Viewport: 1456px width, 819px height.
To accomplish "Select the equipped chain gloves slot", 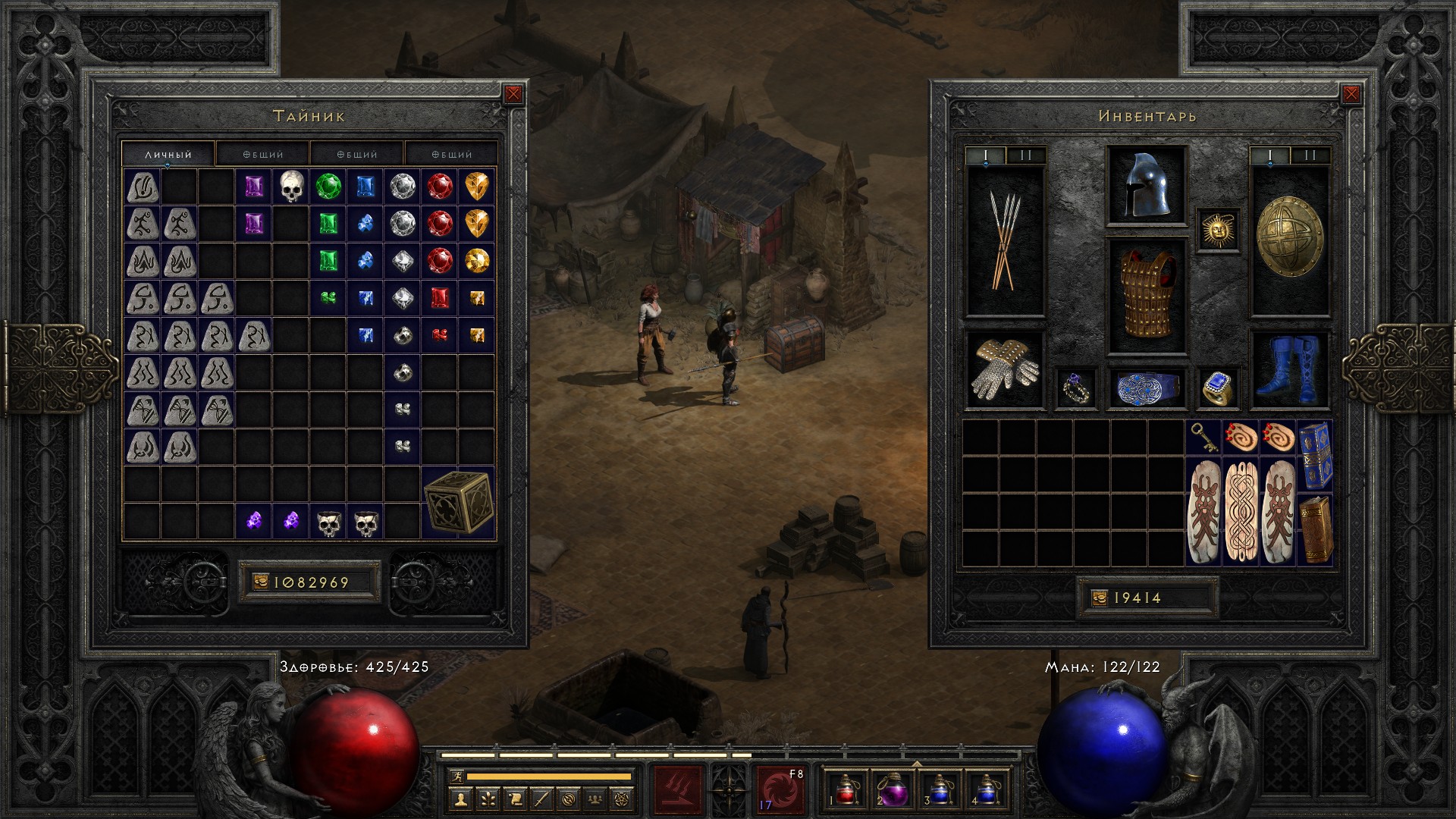I will click(1005, 370).
